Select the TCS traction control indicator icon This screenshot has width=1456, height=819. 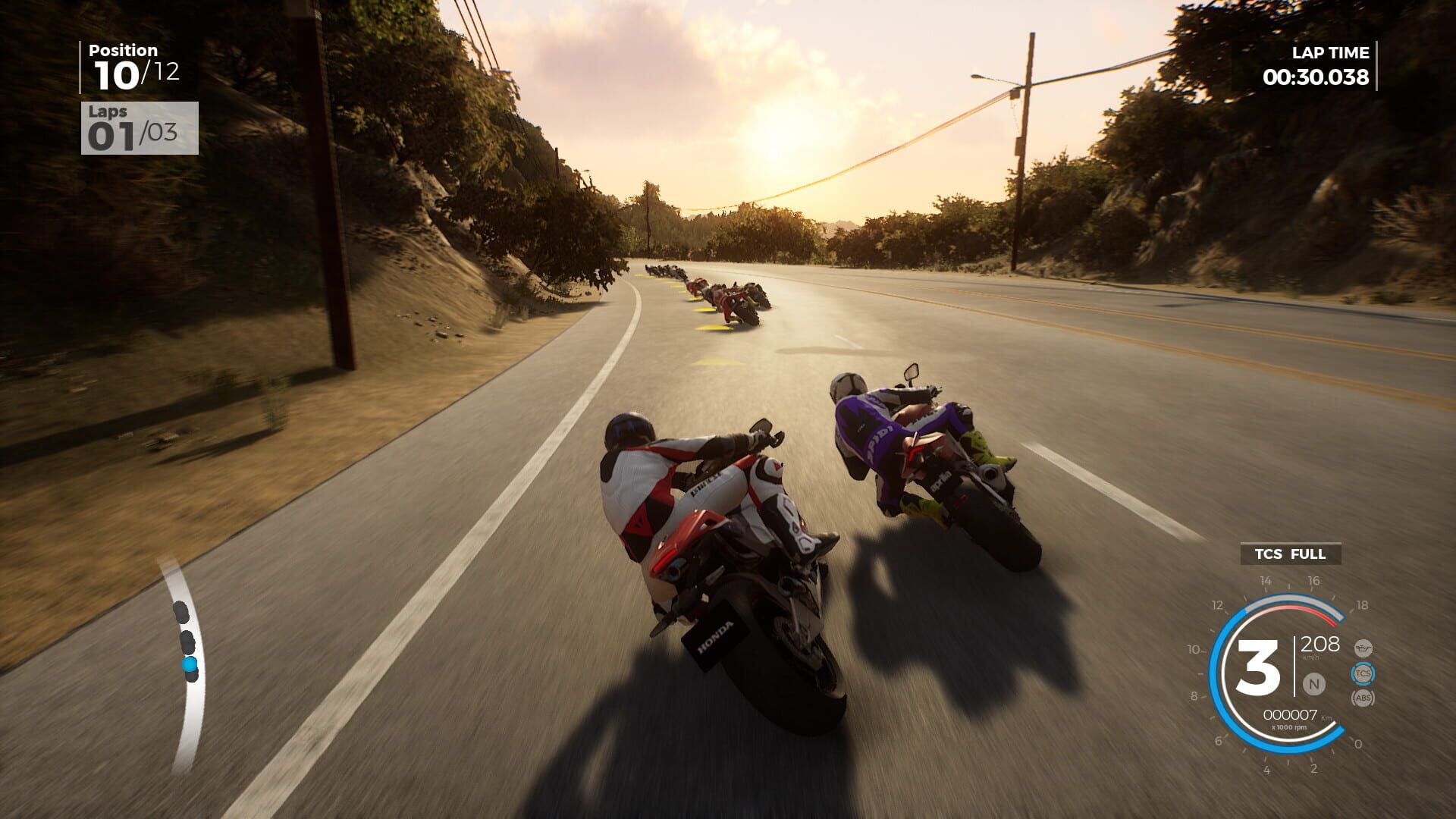[1364, 673]
